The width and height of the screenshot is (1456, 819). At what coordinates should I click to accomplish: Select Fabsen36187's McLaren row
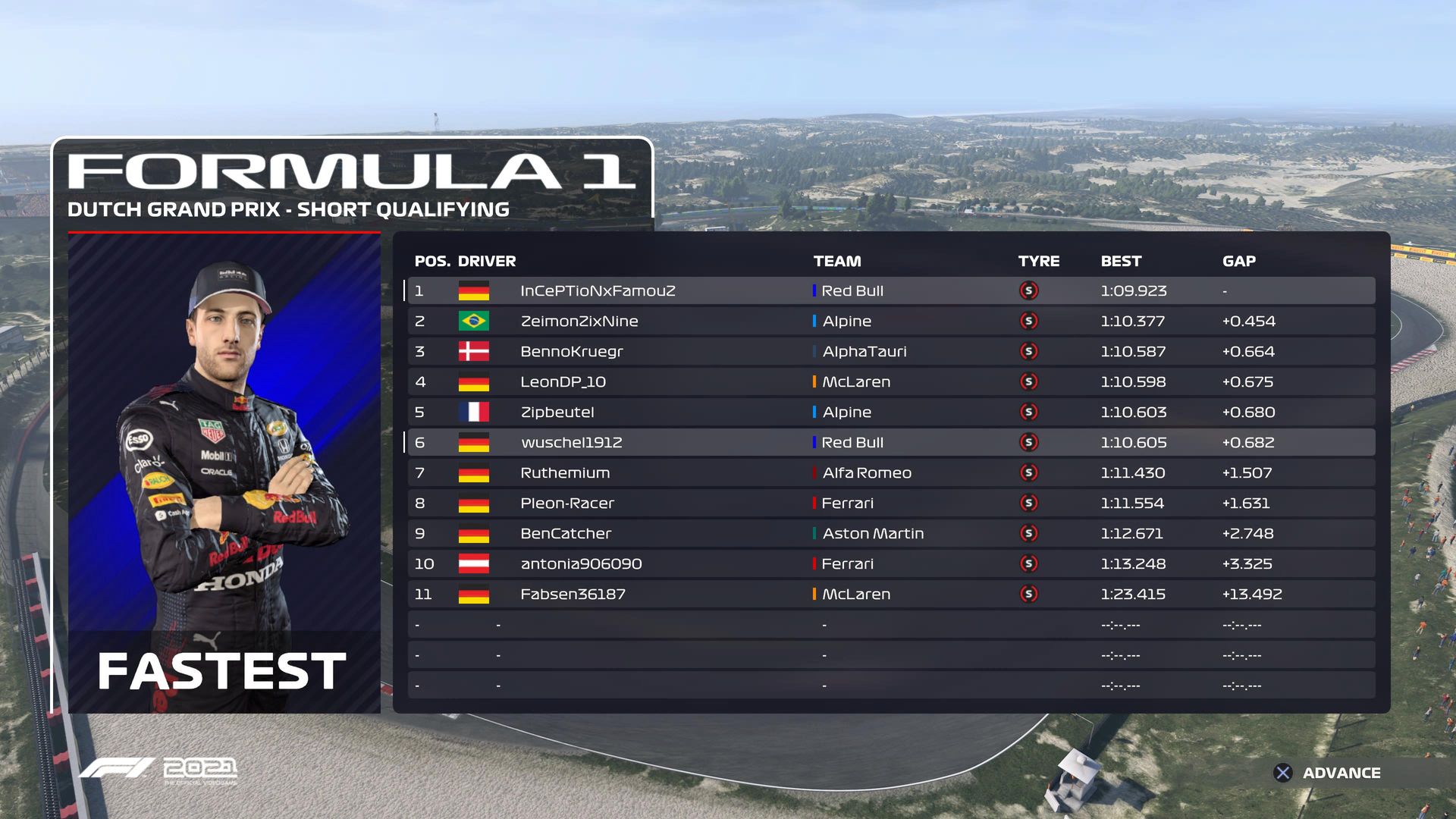click(890, 594)
